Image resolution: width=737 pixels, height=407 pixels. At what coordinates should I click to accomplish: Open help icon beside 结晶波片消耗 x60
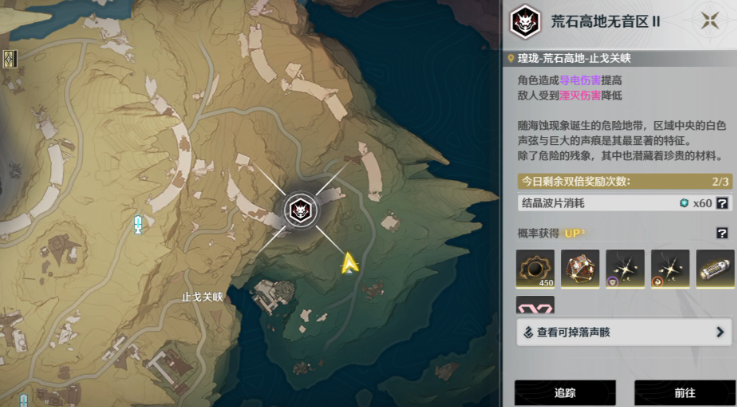tap(721, 203)
